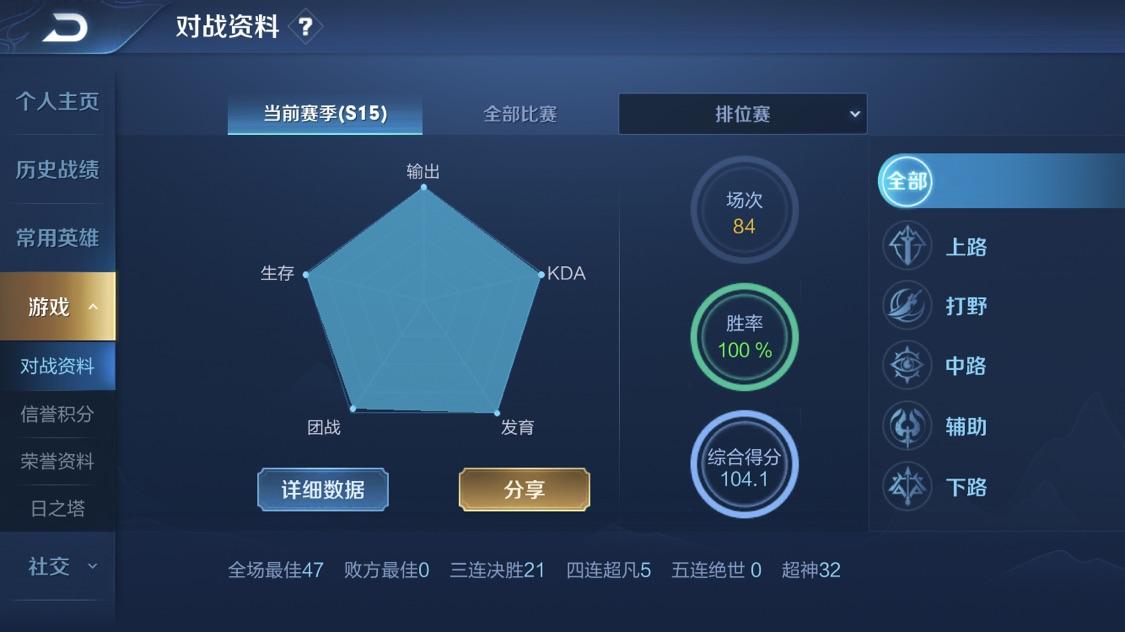The image size is (1125, 632).
Task: Open 信誉积分 credit score page
Action: click(x=57, y=414)
